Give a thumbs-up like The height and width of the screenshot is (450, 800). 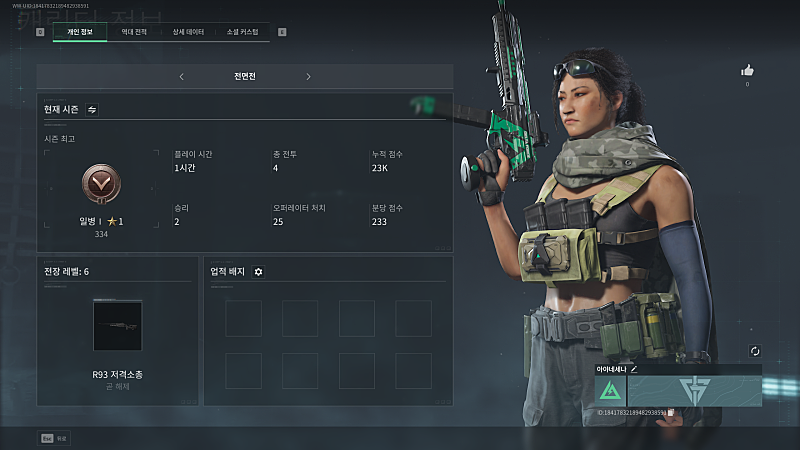747,70
